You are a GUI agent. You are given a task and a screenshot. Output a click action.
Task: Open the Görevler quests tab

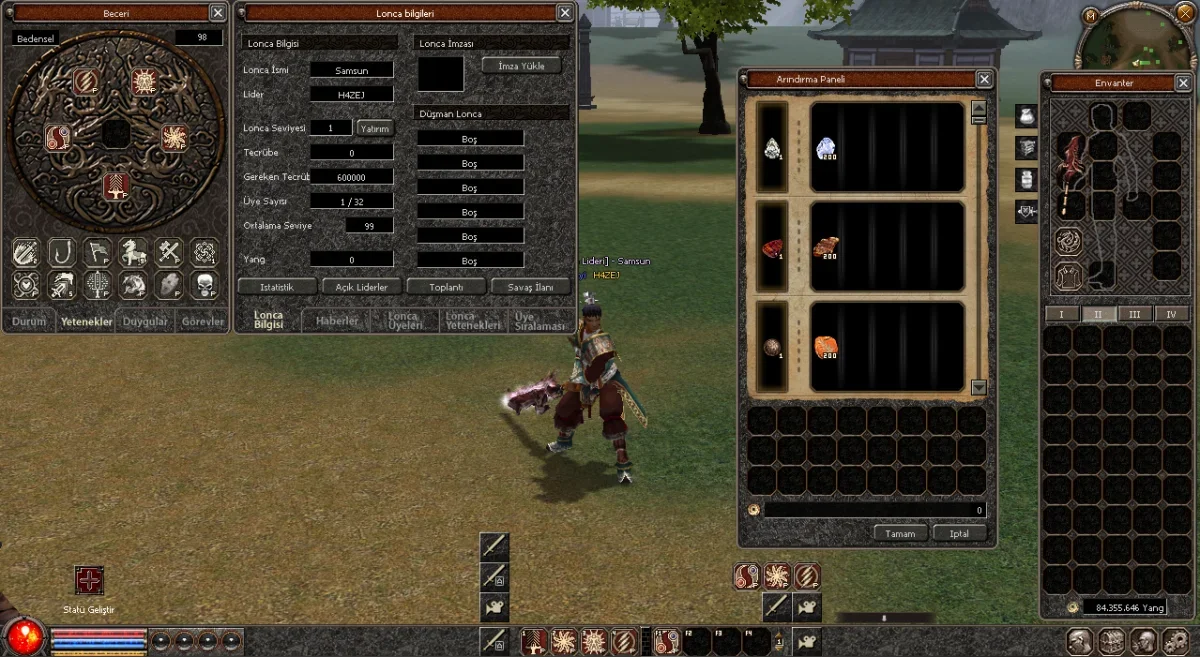tap(200, 322)
